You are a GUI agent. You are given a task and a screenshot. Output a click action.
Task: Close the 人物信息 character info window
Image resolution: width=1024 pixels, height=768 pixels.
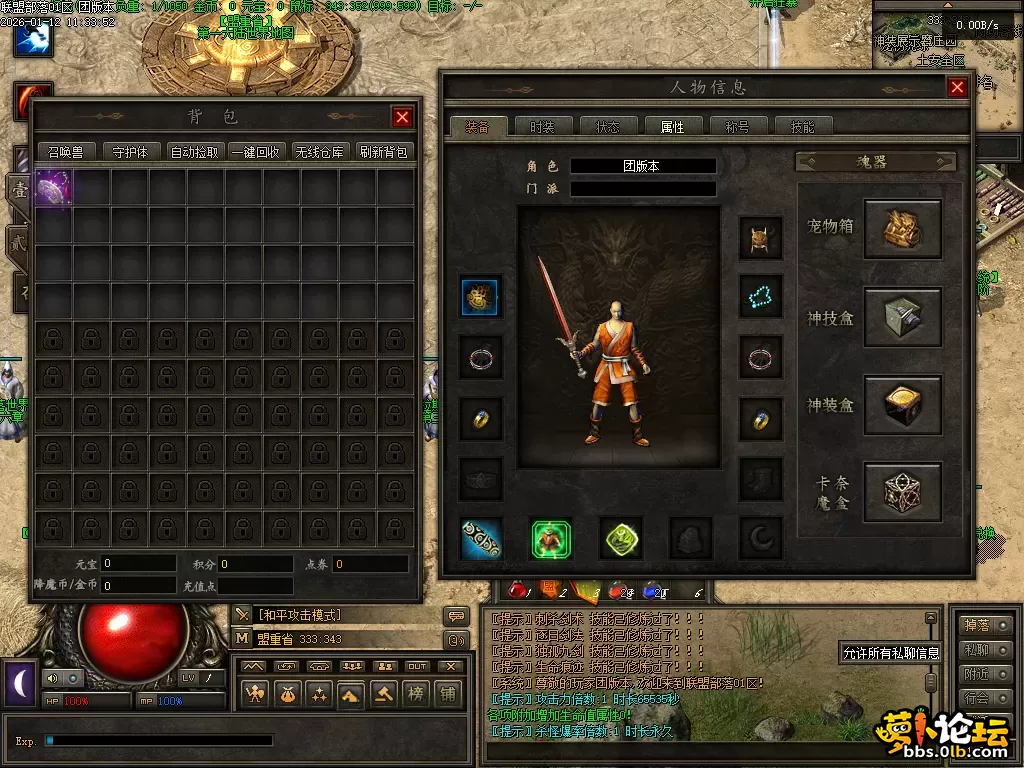point(957,88)
